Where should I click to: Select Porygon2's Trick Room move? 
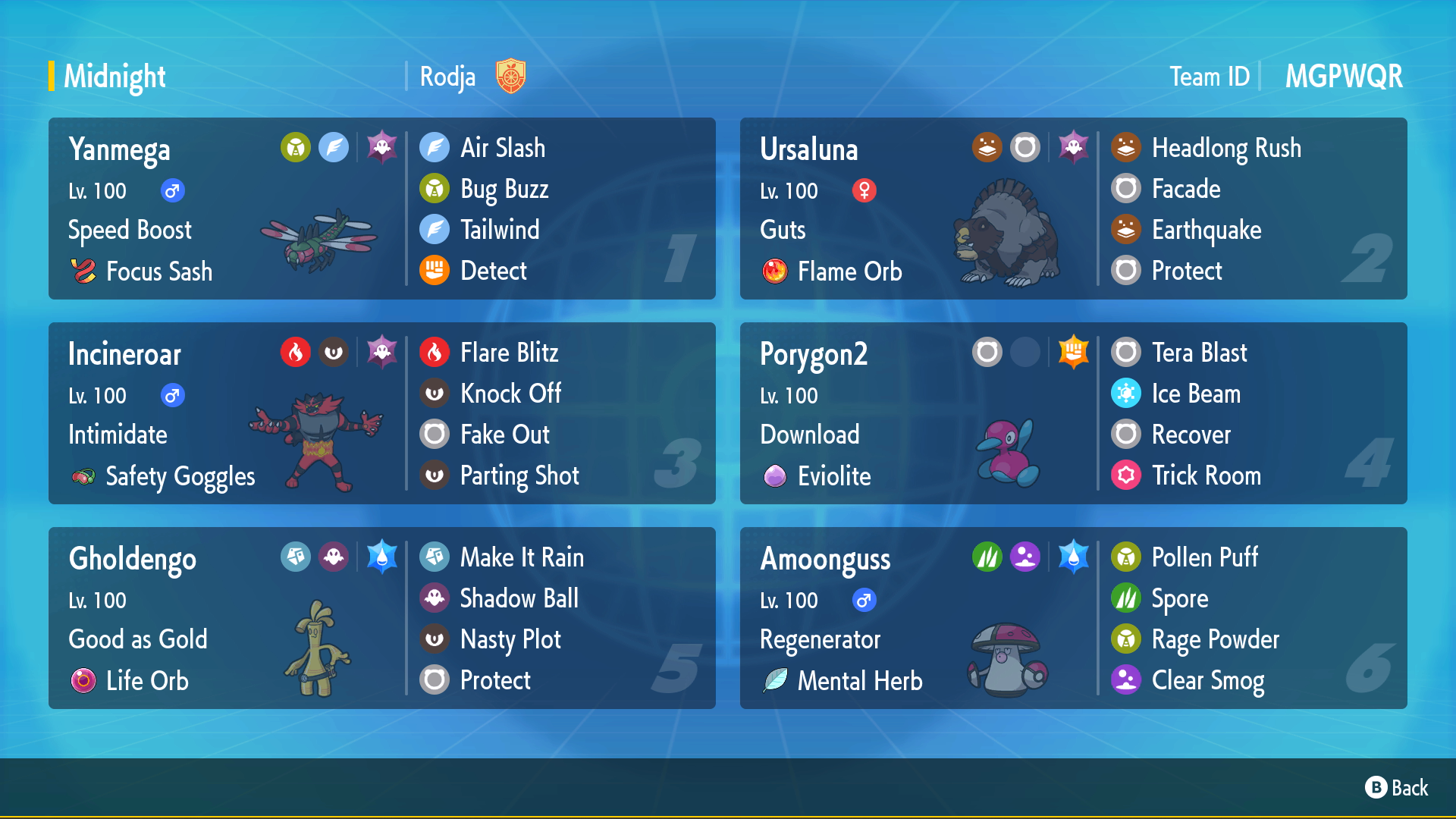[x=1206, y=475]
